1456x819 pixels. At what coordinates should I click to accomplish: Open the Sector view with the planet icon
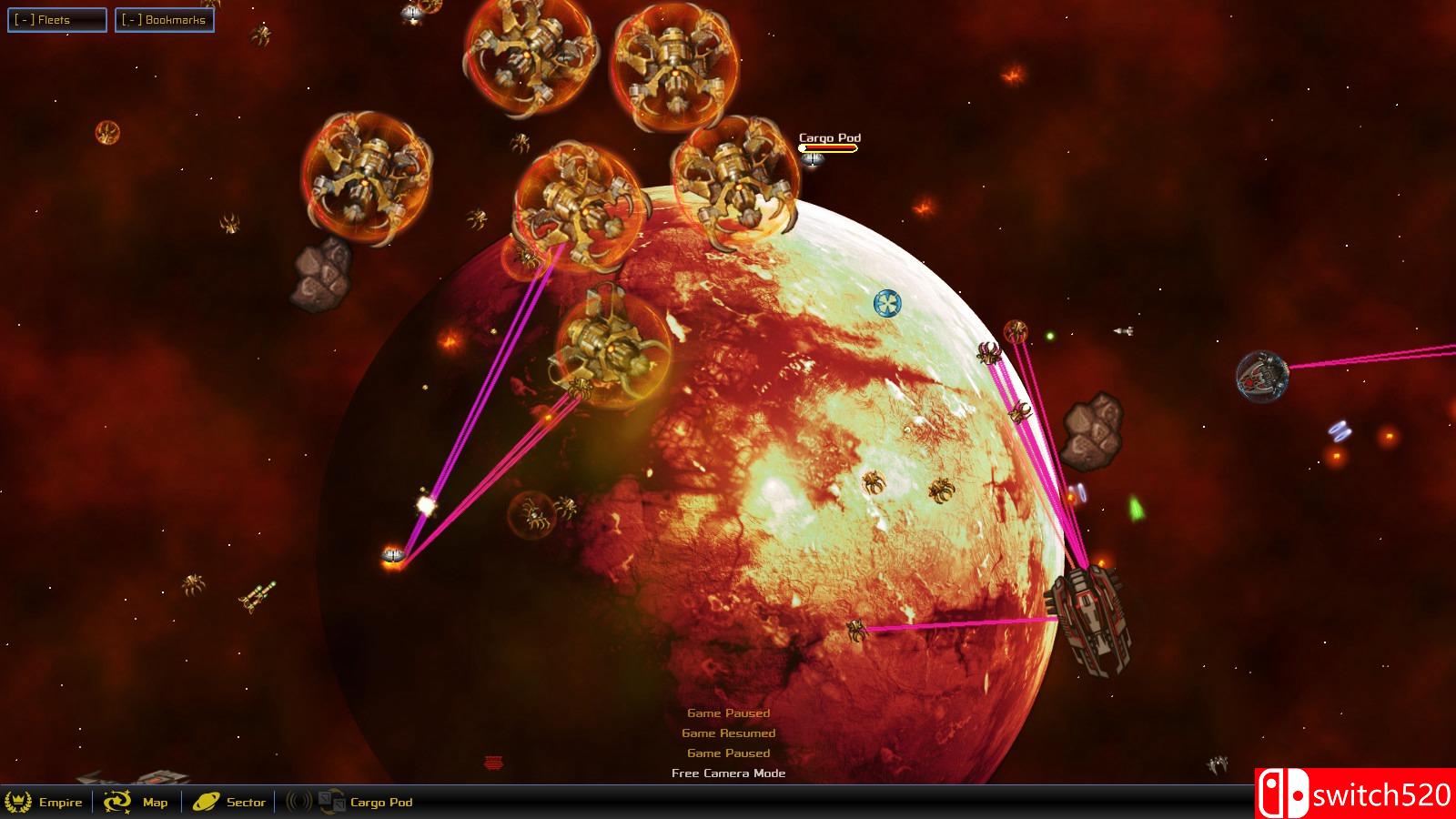tap(207, 802)
